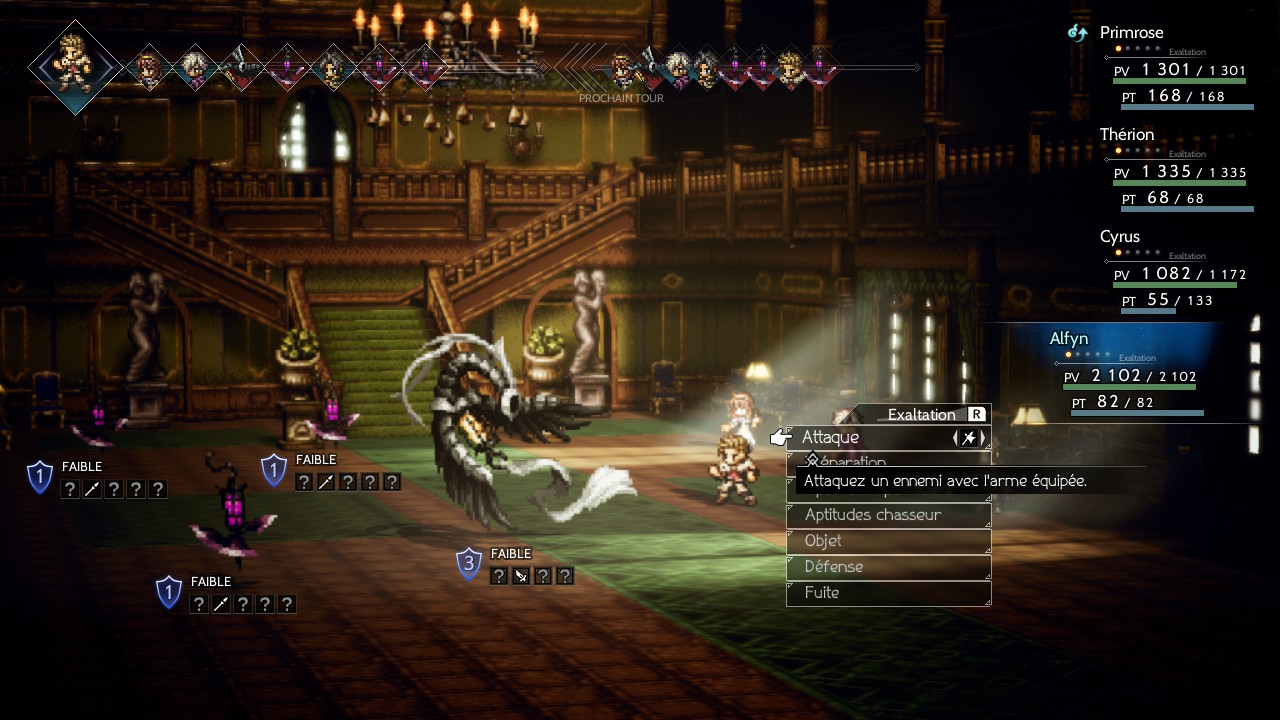The width and height of the screenshot is (1280, 720).
Task: Click the axe weapon icon beside Attaque
Action: [x=969, y=438]
